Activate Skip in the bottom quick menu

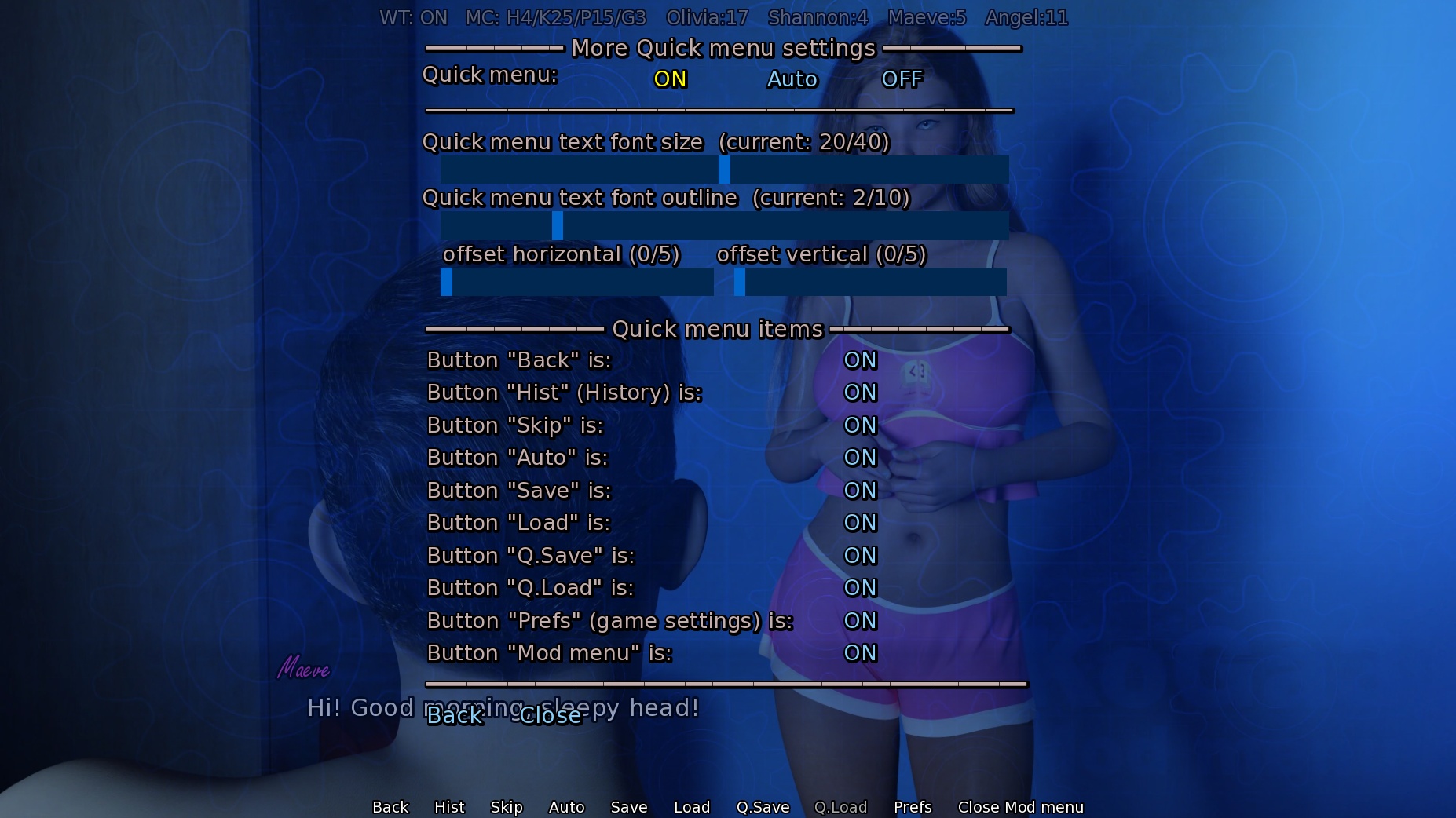(507, 807)
